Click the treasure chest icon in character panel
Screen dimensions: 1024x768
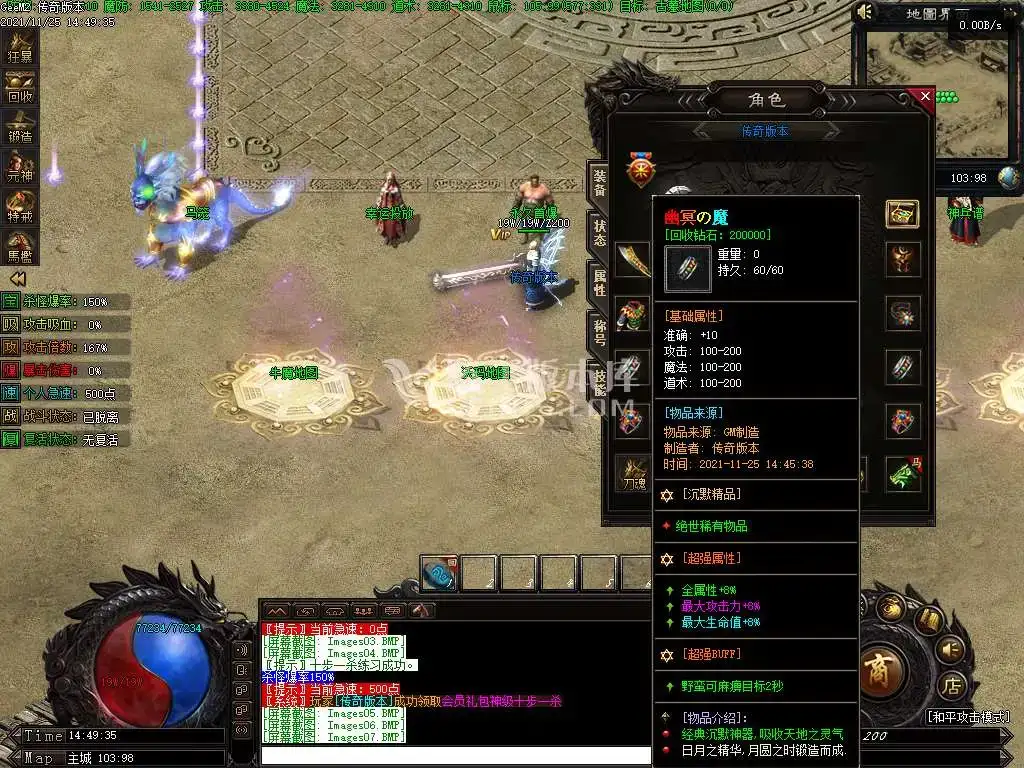tap(902, 213)
